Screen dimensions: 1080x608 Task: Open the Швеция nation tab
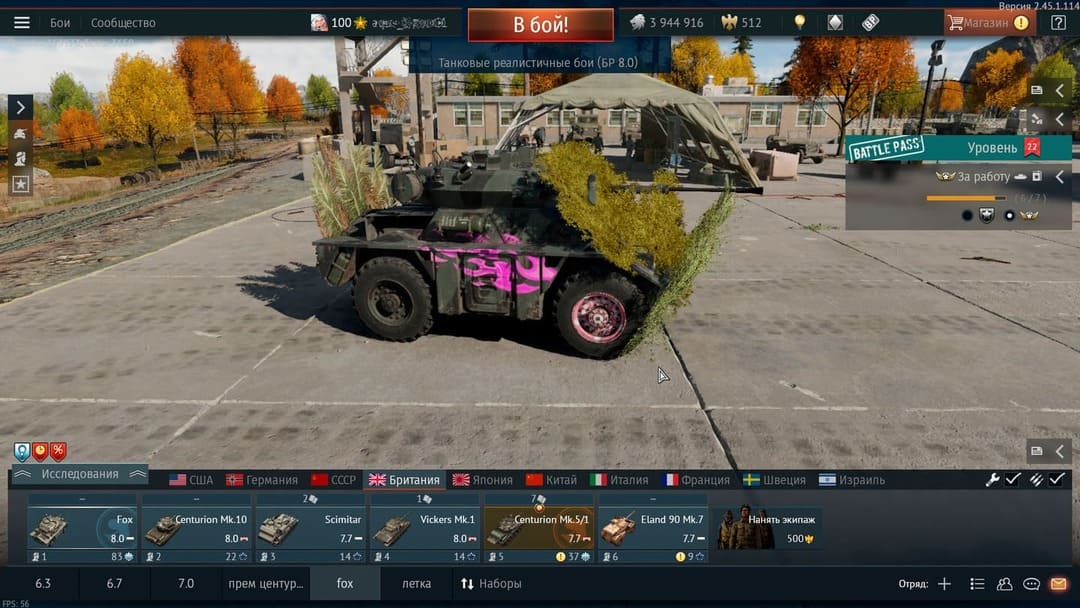tap(774, 480)
